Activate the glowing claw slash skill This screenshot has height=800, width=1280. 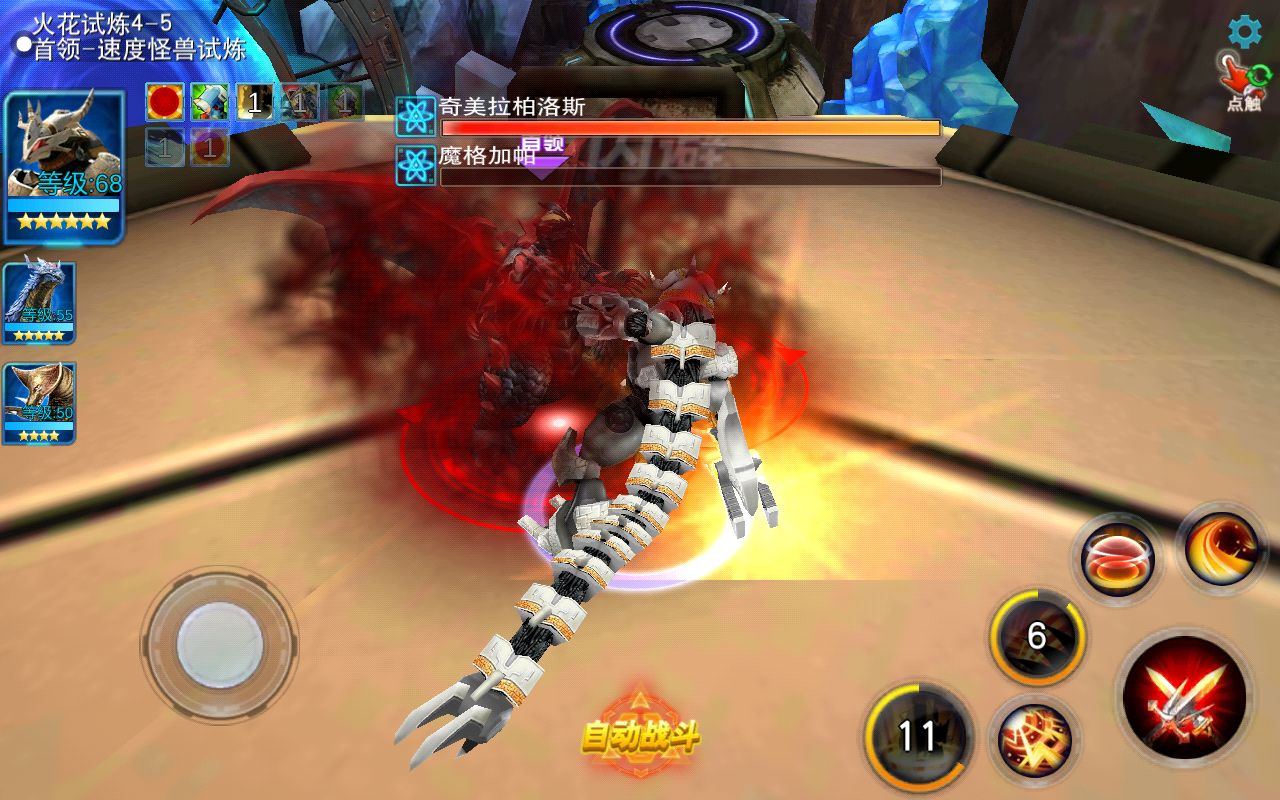point(1034,740)
